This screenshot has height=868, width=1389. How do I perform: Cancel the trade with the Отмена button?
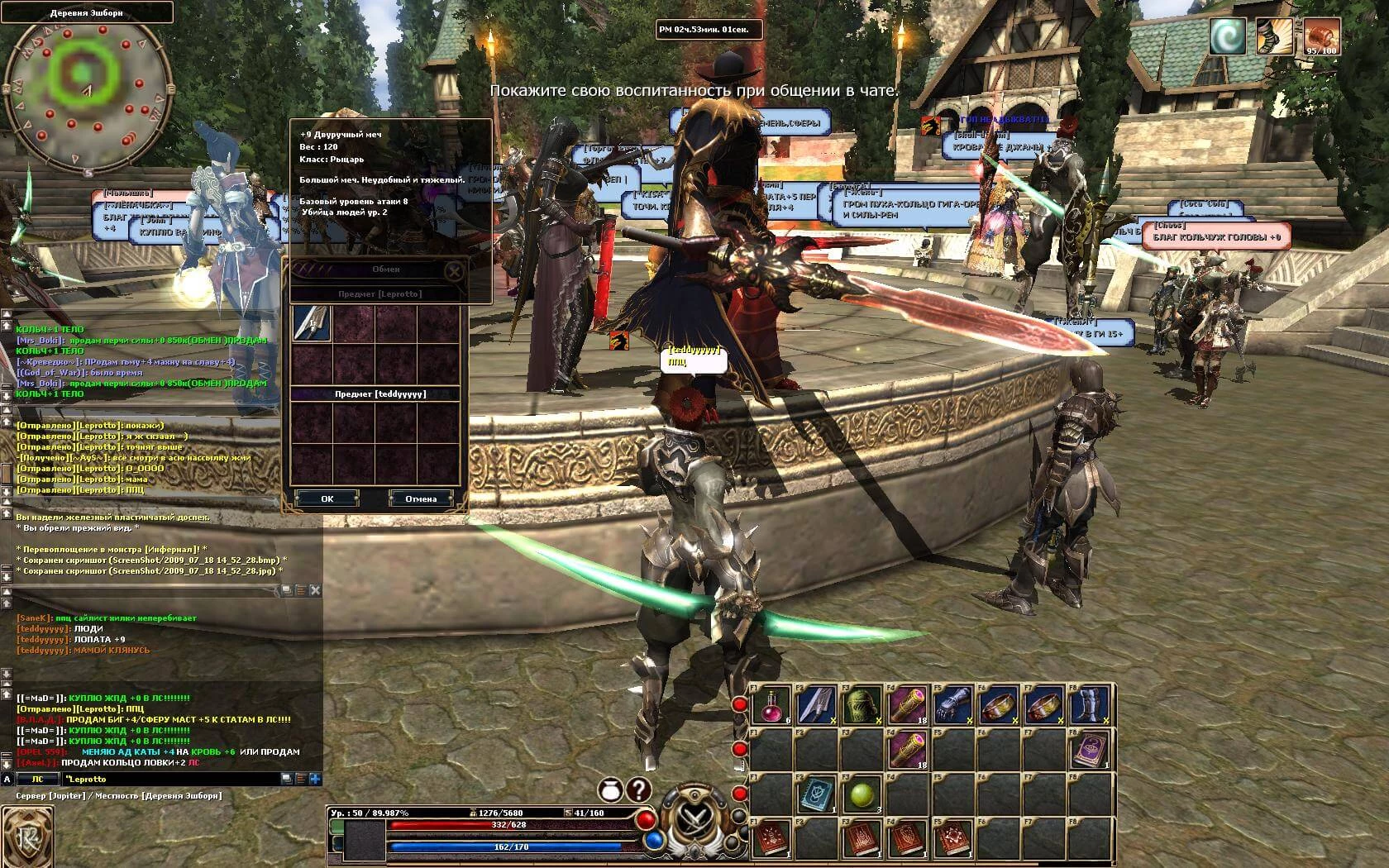click(x=421, y=498)
